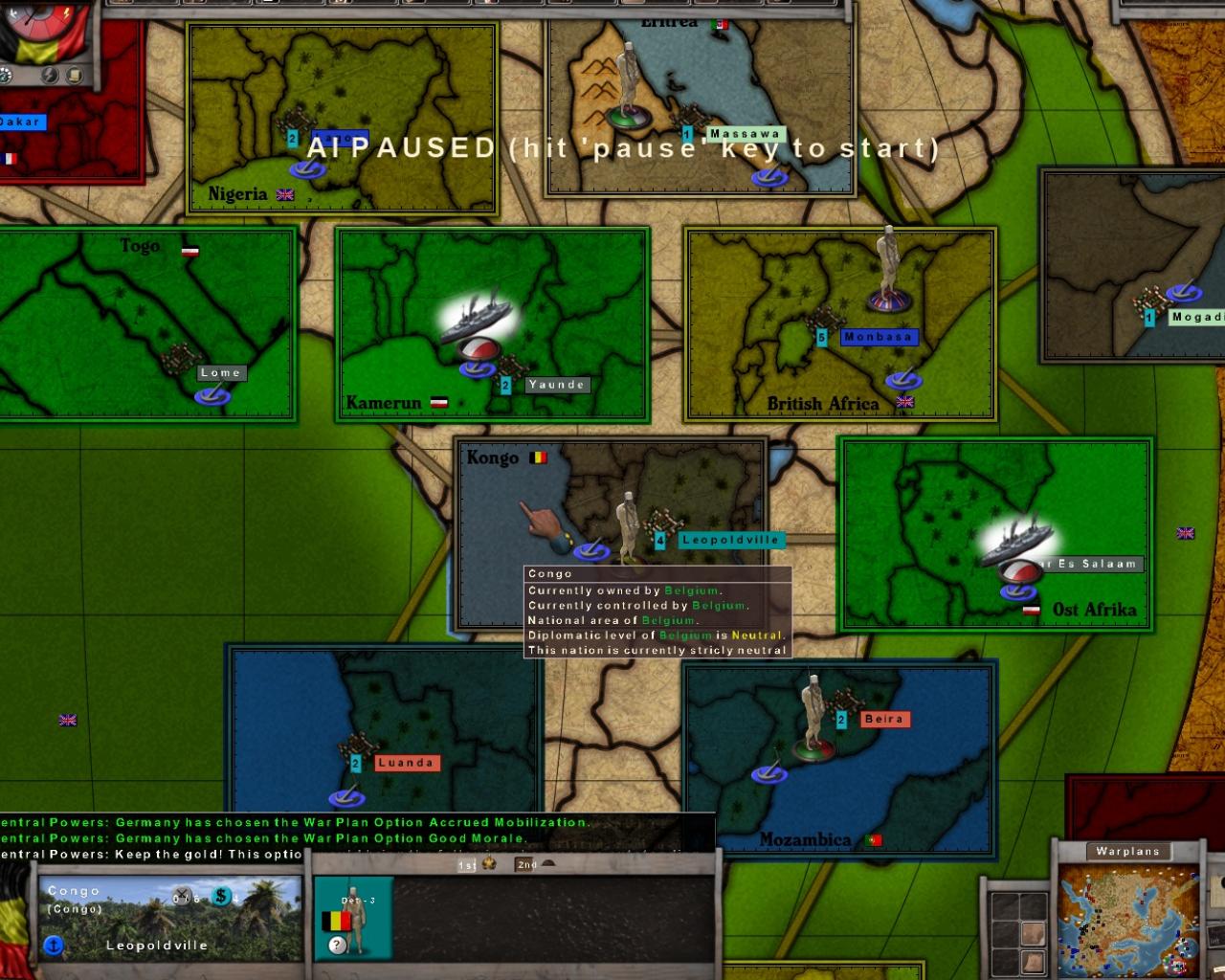Switch to the 1st unit group tab
The height and width of the screenshot is (980, 1225).
click(467, 864)
